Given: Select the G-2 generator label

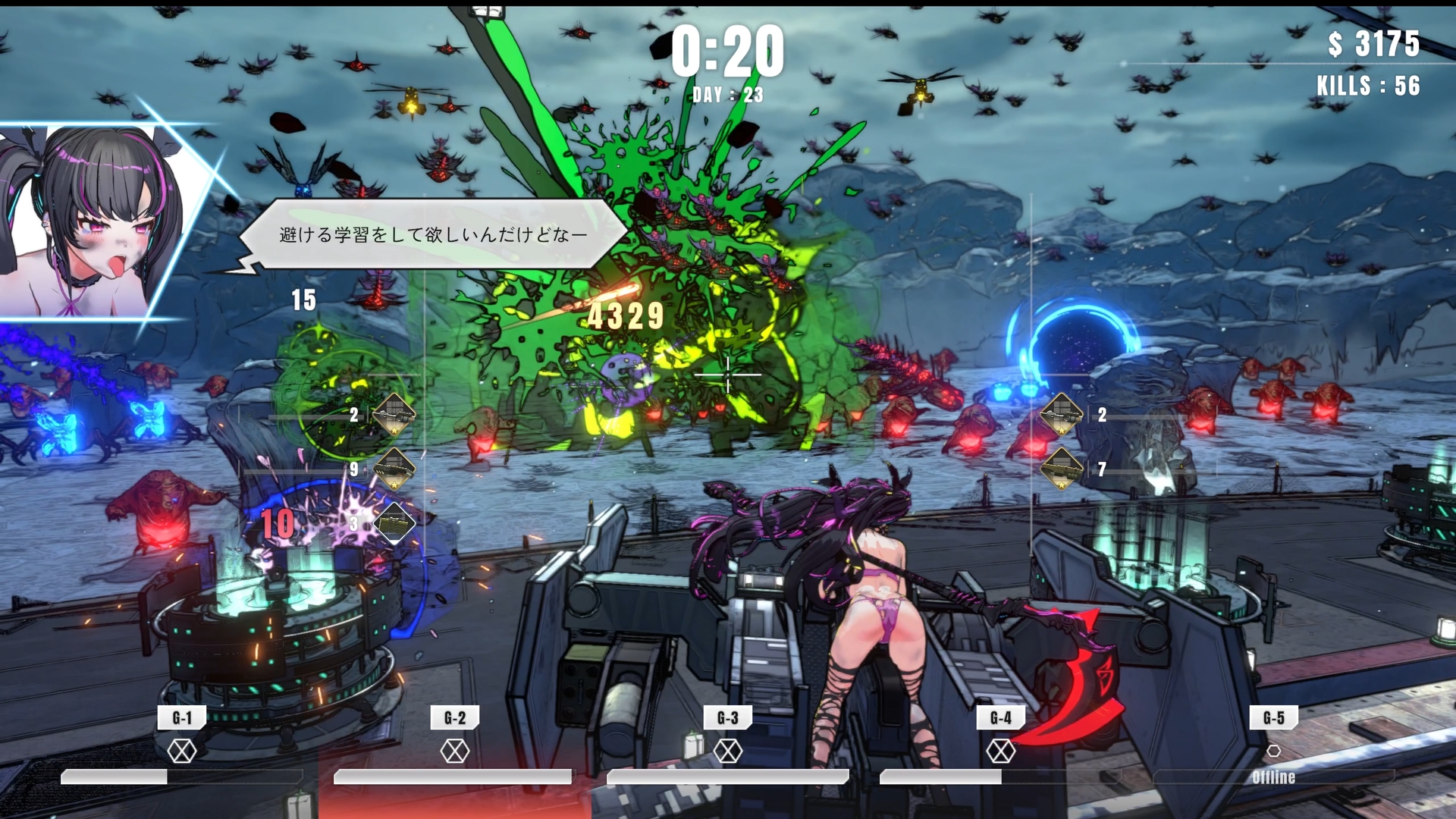Looking at the screenshot, I should [x=455, y=717].
